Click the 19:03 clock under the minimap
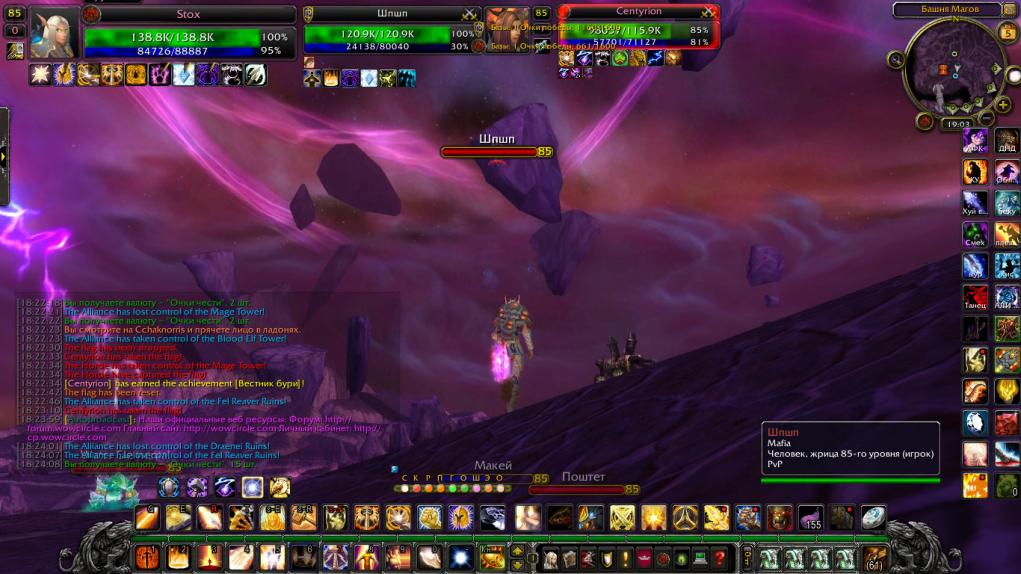This screenshot has height=574, width=1021. (x=955, y=124)
